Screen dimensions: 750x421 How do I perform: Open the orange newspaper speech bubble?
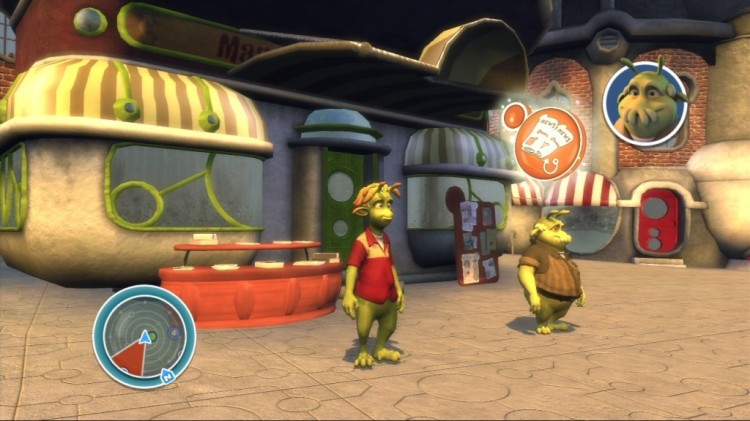[x=550, y=136]
